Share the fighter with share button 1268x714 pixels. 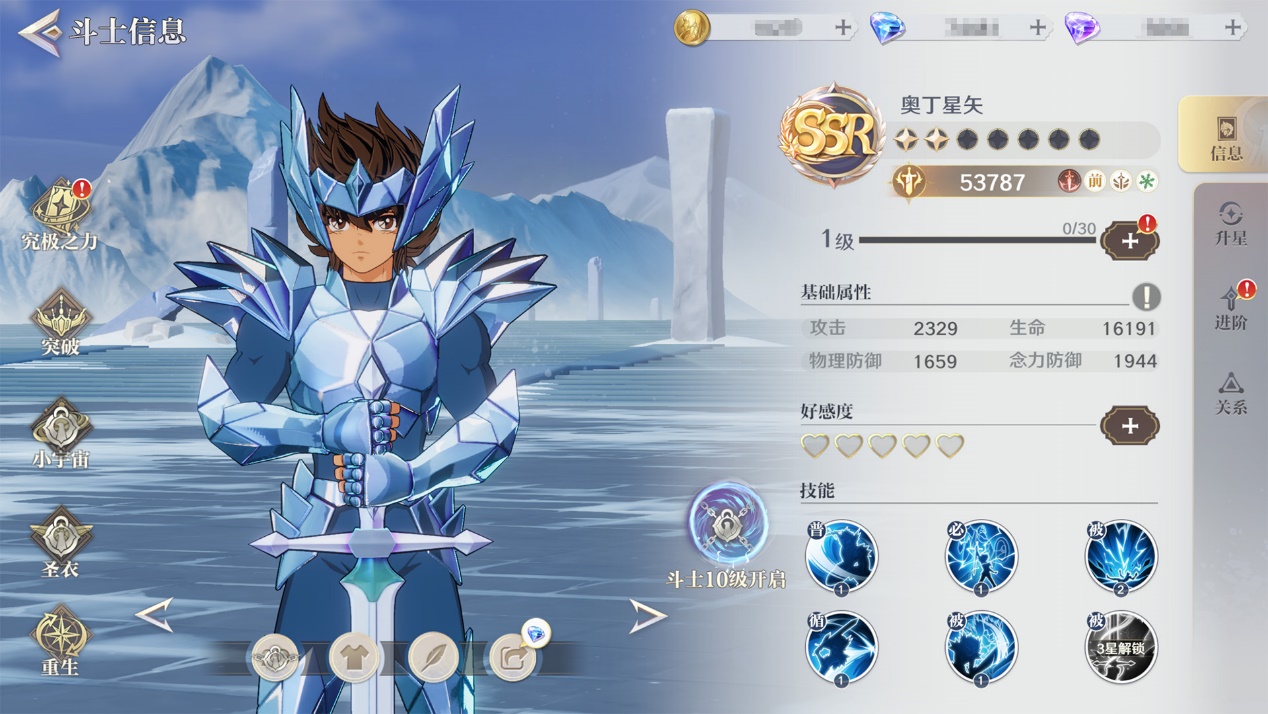[x=512, y=658]
